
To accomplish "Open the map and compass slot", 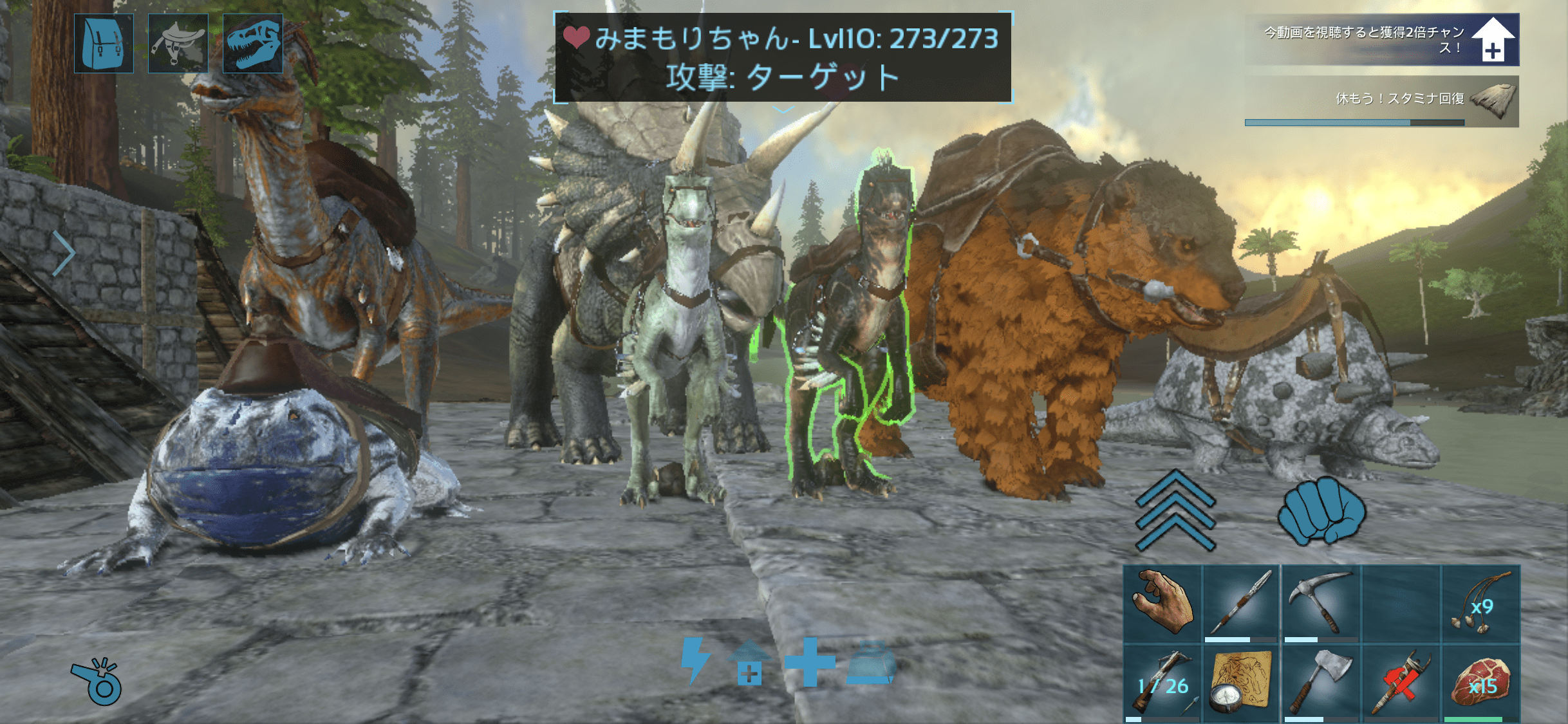I will 1241,683.
